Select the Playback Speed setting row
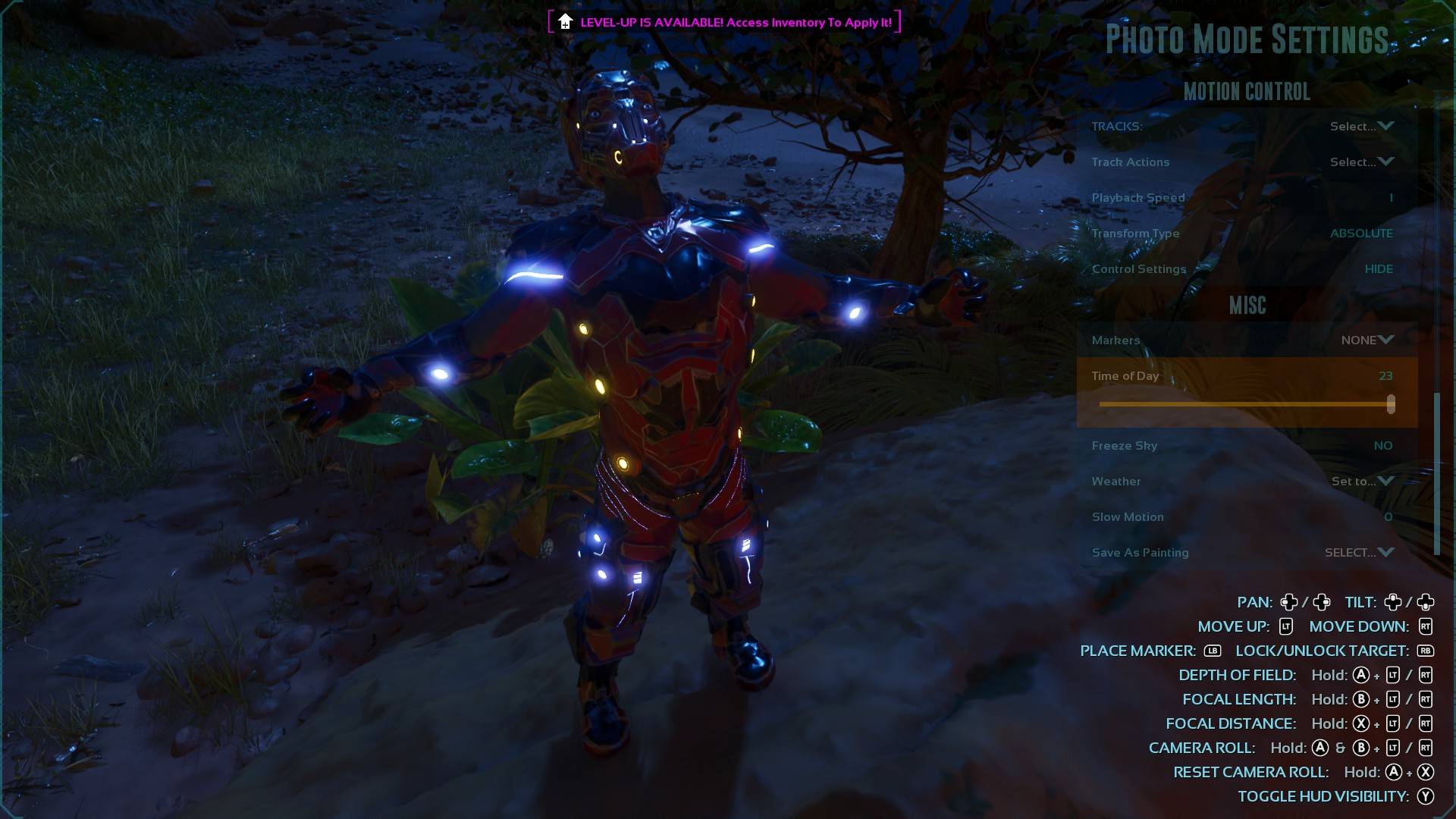 pyautogui.click(x=1244, y=198)
